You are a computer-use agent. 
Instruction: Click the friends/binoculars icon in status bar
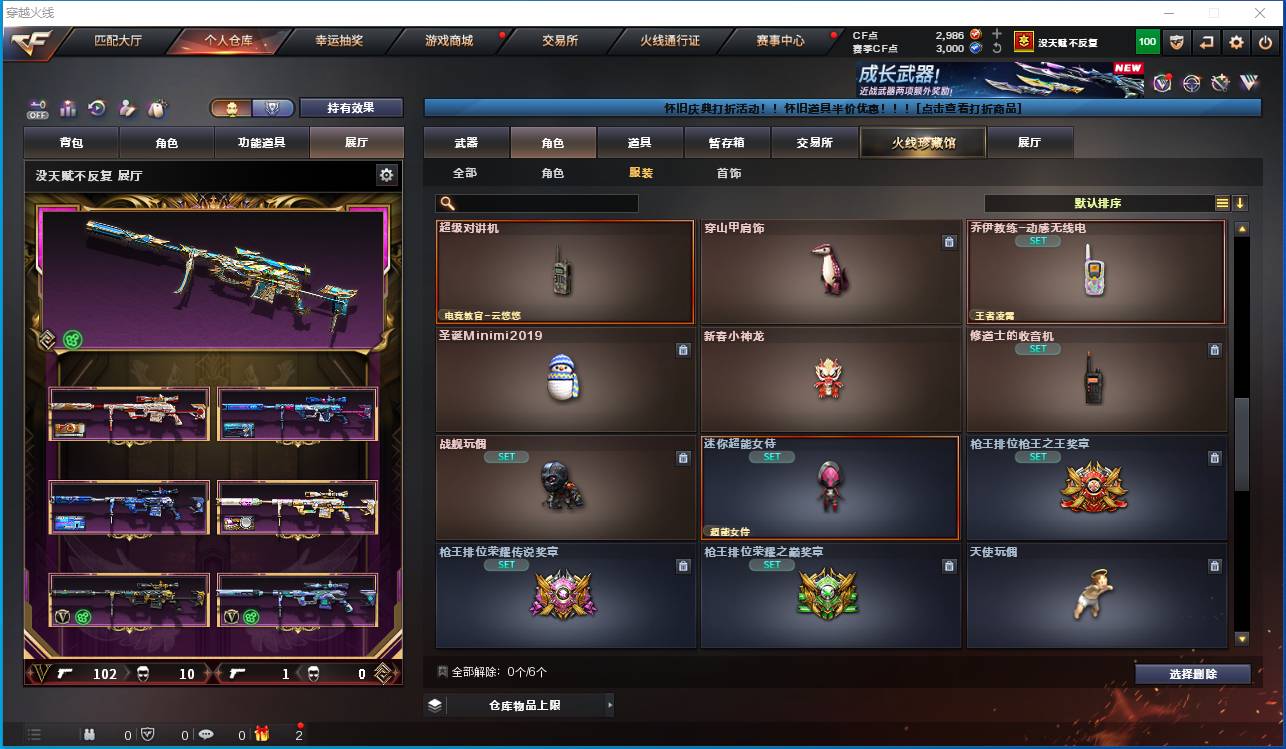pyautogui.click(x=90, y=734)
